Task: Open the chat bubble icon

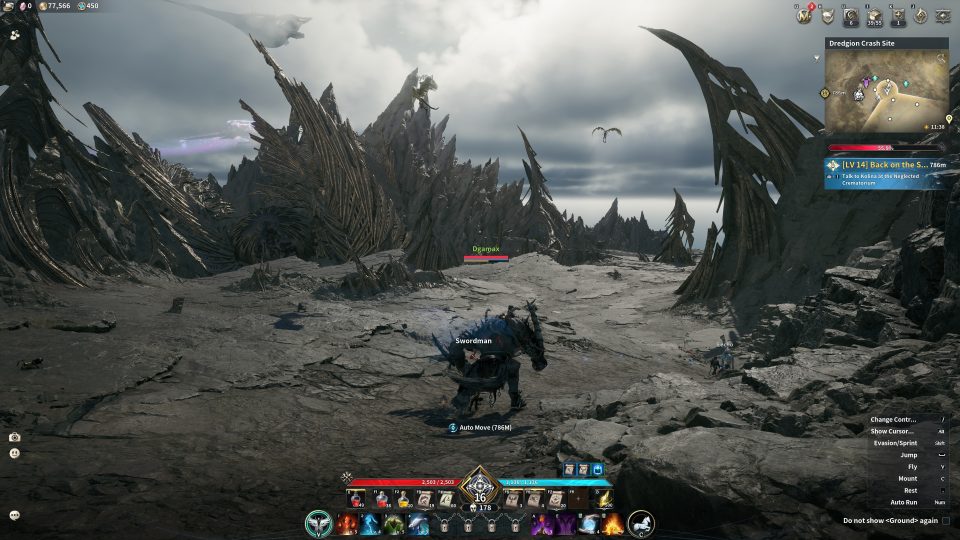Action: [x=14, y=514]
